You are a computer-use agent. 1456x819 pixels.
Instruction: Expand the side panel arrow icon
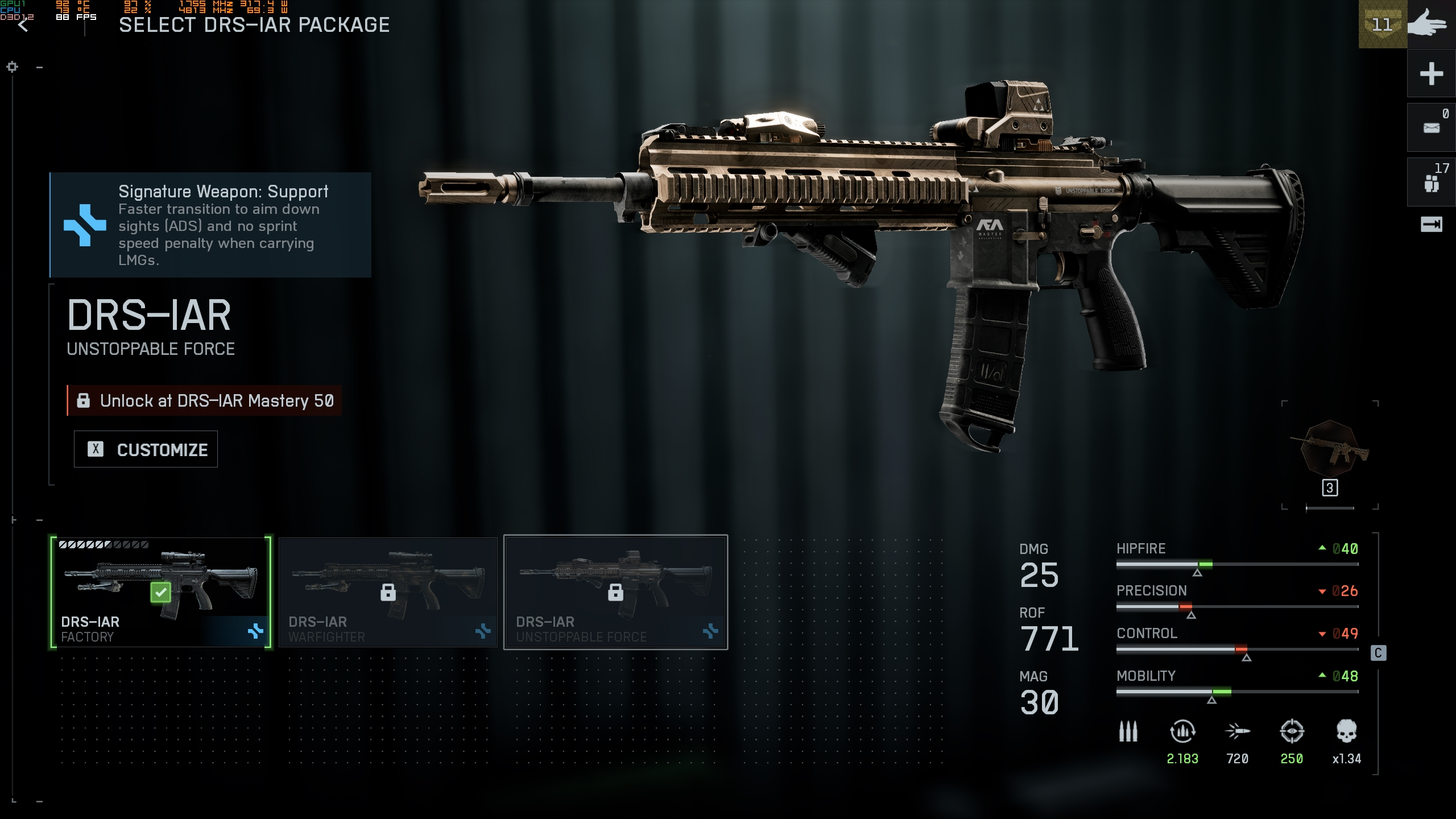tap(1431, 225)
